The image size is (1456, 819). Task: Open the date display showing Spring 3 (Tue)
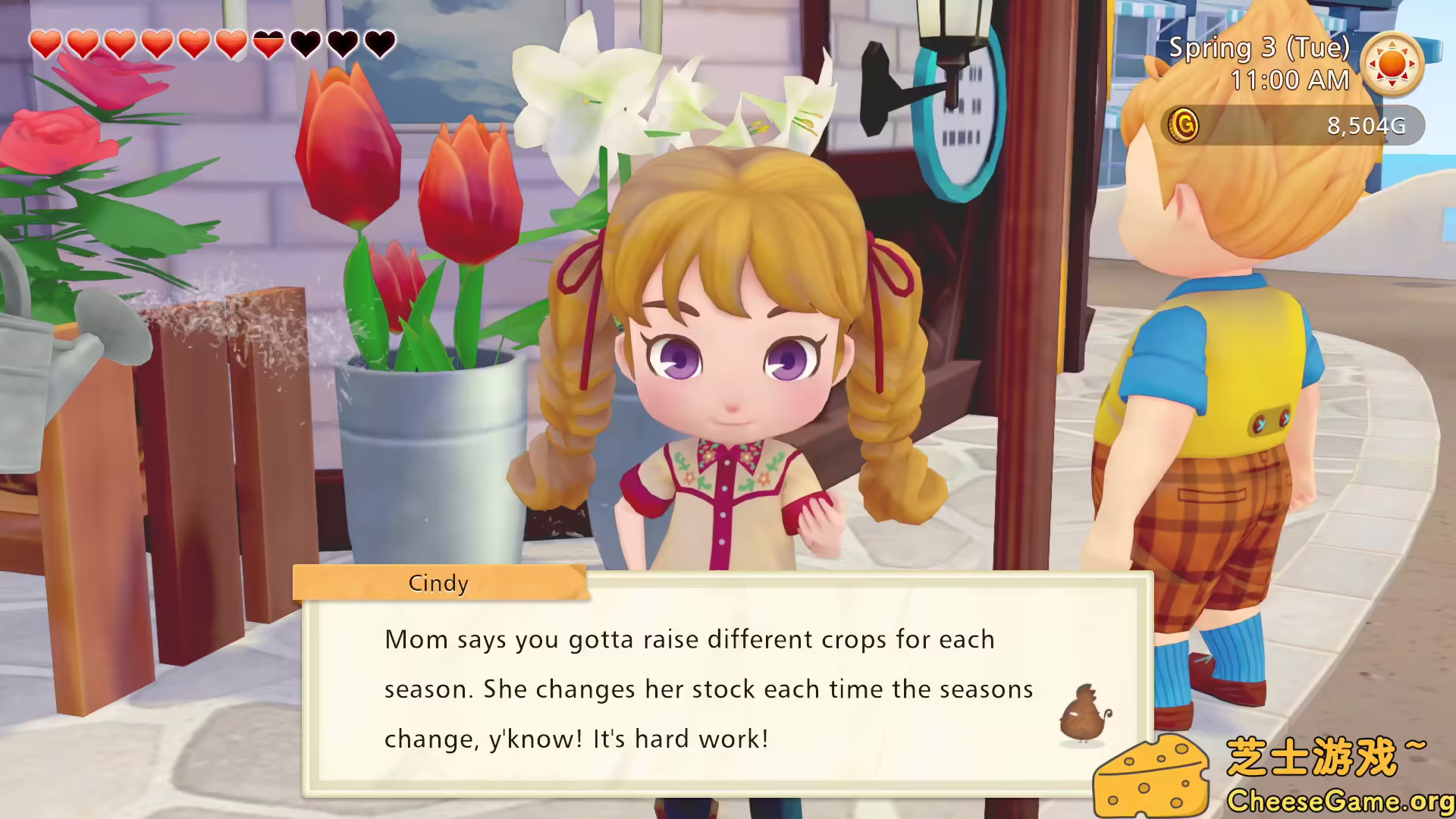coord(1259,49)
